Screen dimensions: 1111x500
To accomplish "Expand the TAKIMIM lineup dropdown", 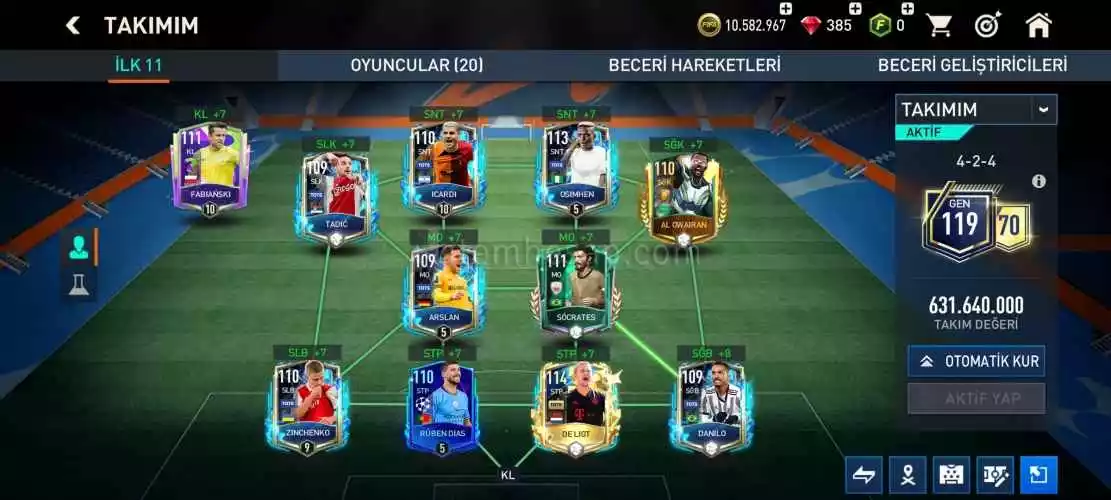I will (x=1043, y=109).
